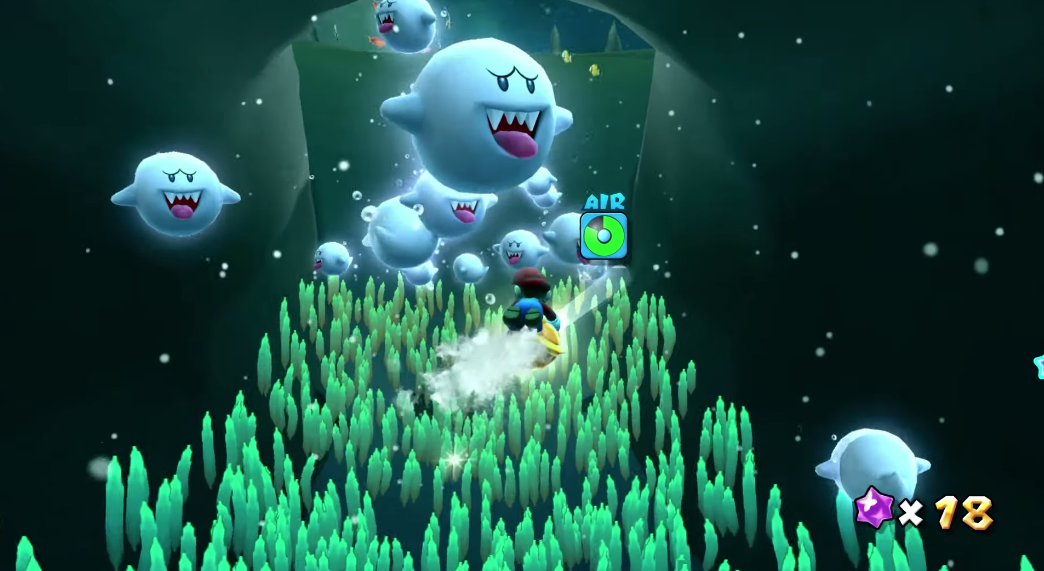This screenshot has height=571, width=1044.
Task: Select the green AIR meter gauge
Action: pyautogui.click(x=604, y=236)
